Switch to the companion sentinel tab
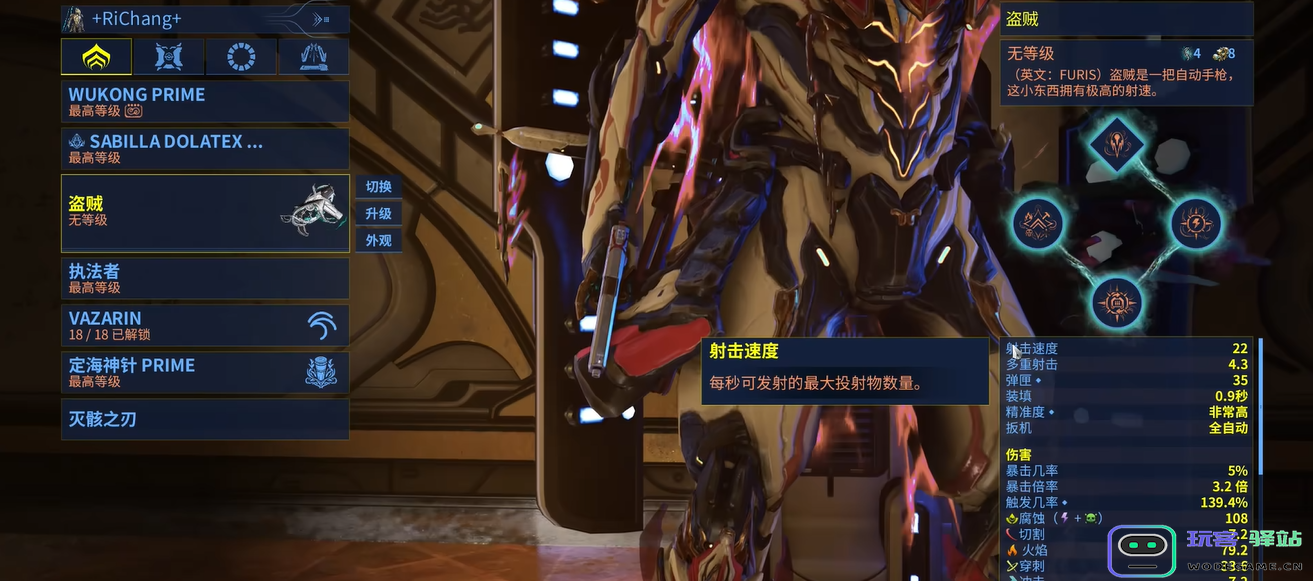This screenshot has width=1313, height=581. pos(169,57)
